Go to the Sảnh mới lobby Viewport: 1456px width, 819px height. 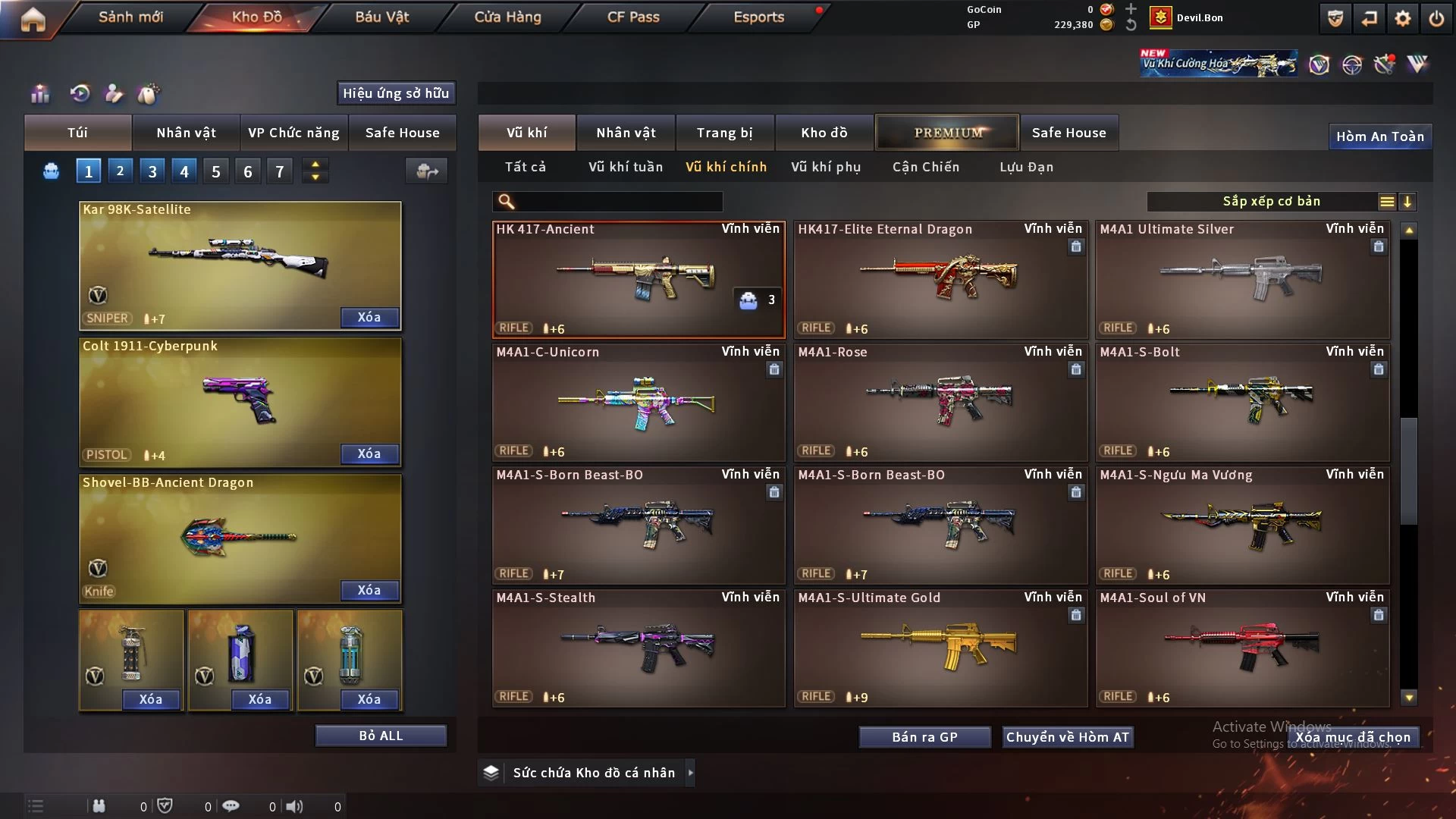coord(130,17)
